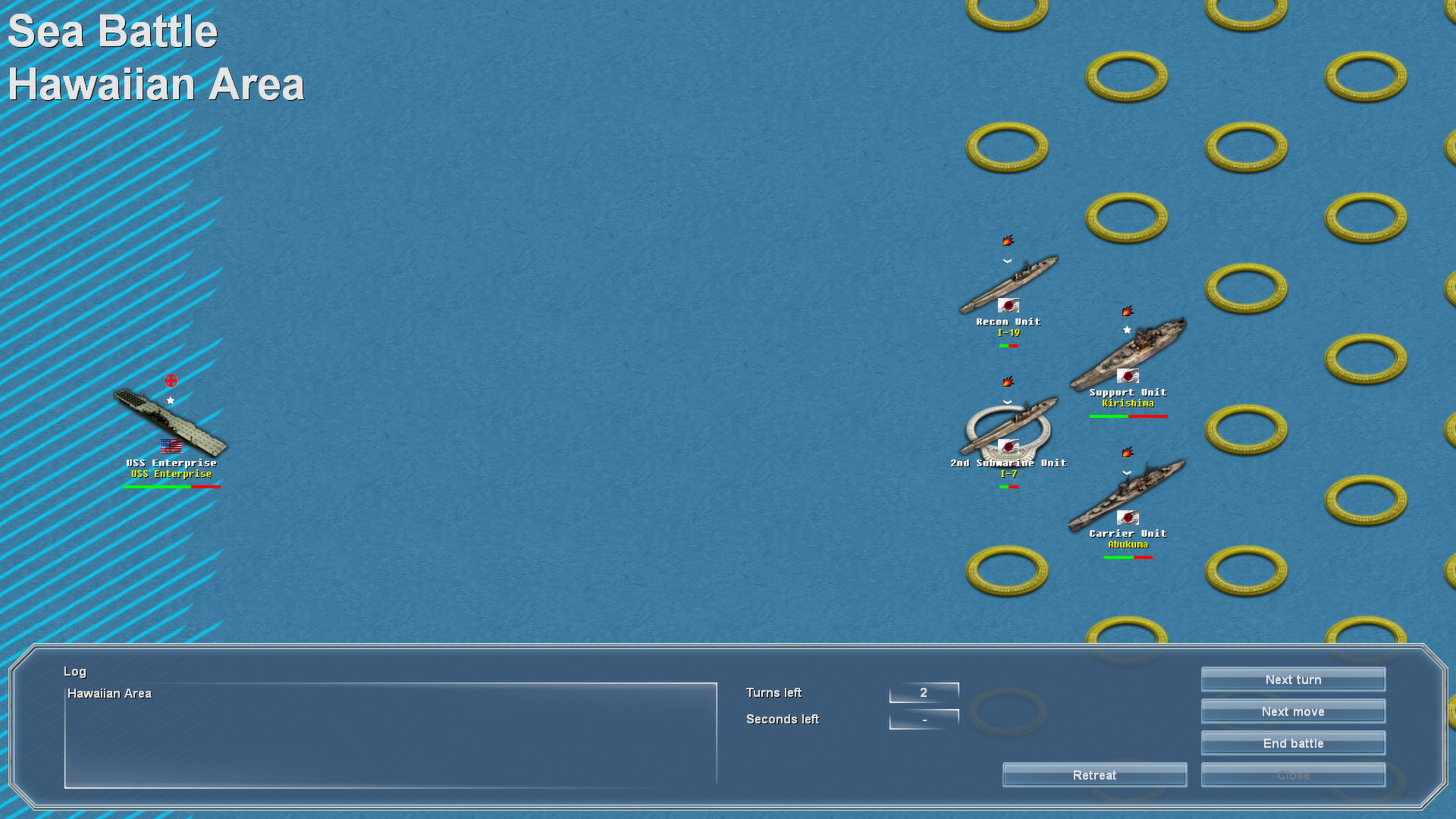Expand the chevron above 2nd Submarine Unit I-7
The height and width of the screenshot is (819, 1456).
point(1006,400)
